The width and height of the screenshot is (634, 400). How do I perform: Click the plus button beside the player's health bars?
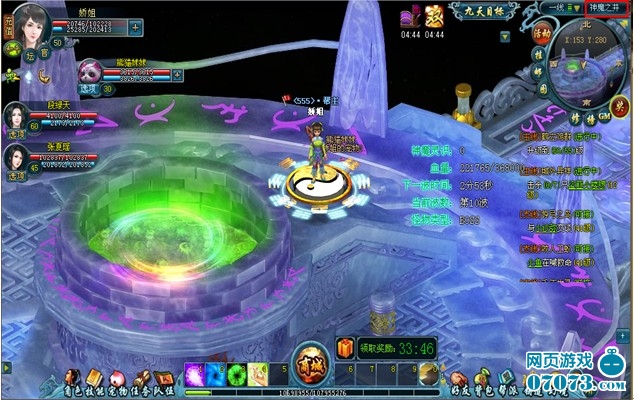pos(137,28)
